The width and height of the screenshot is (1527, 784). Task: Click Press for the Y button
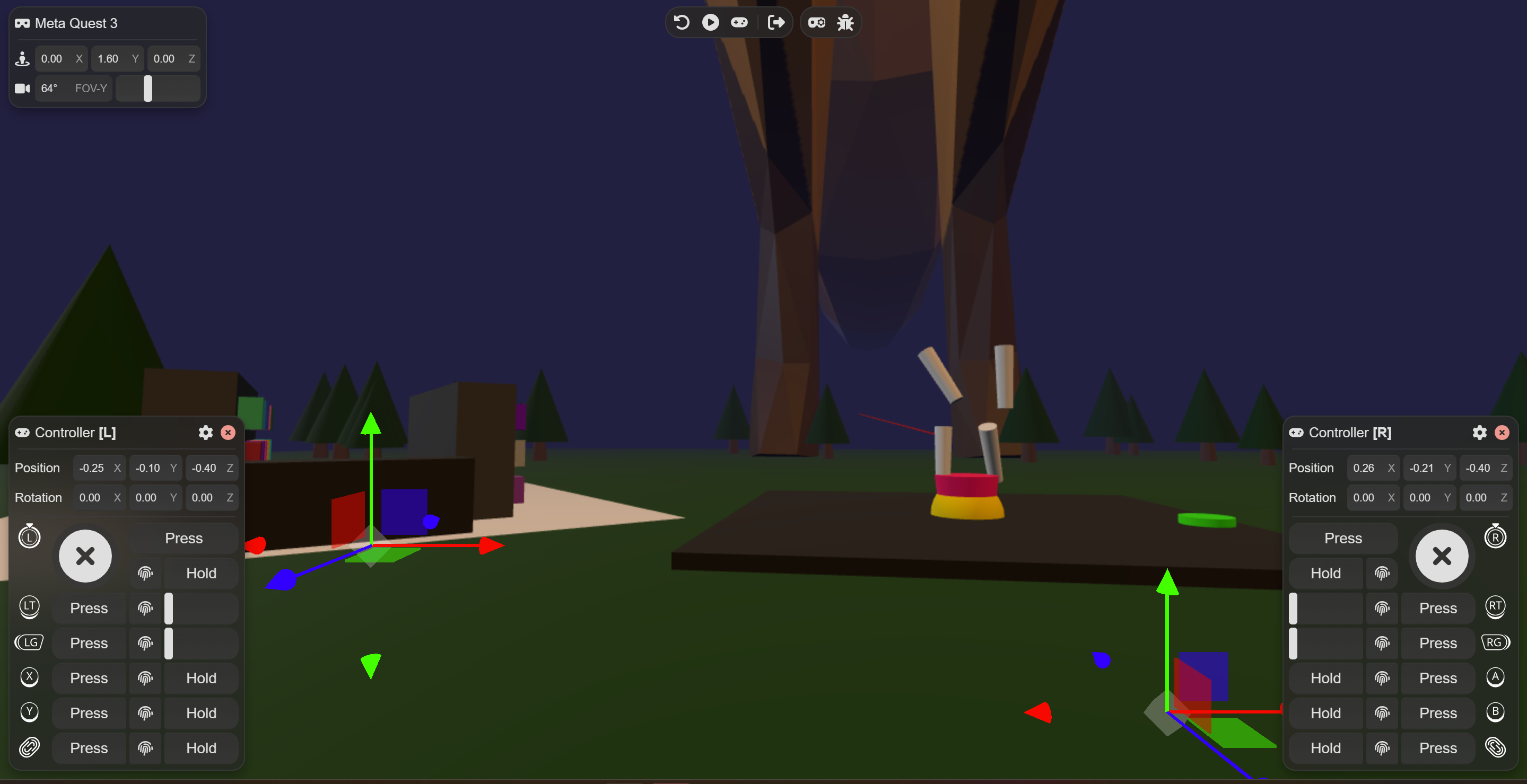pos(89,713)
